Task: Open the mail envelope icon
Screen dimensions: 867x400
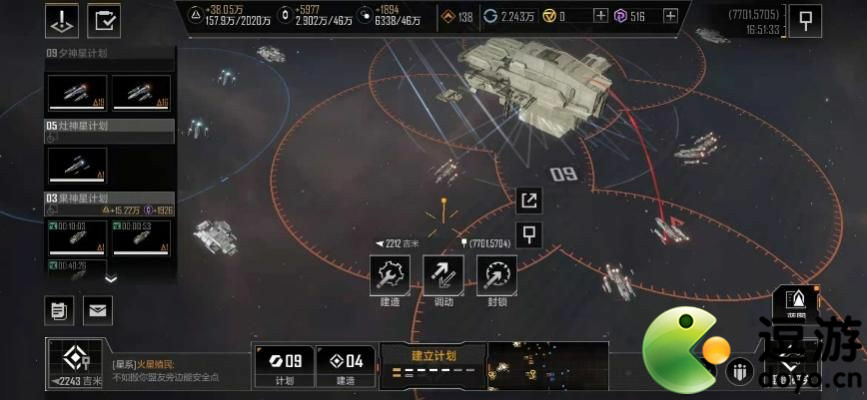Action: pos(97,310)
